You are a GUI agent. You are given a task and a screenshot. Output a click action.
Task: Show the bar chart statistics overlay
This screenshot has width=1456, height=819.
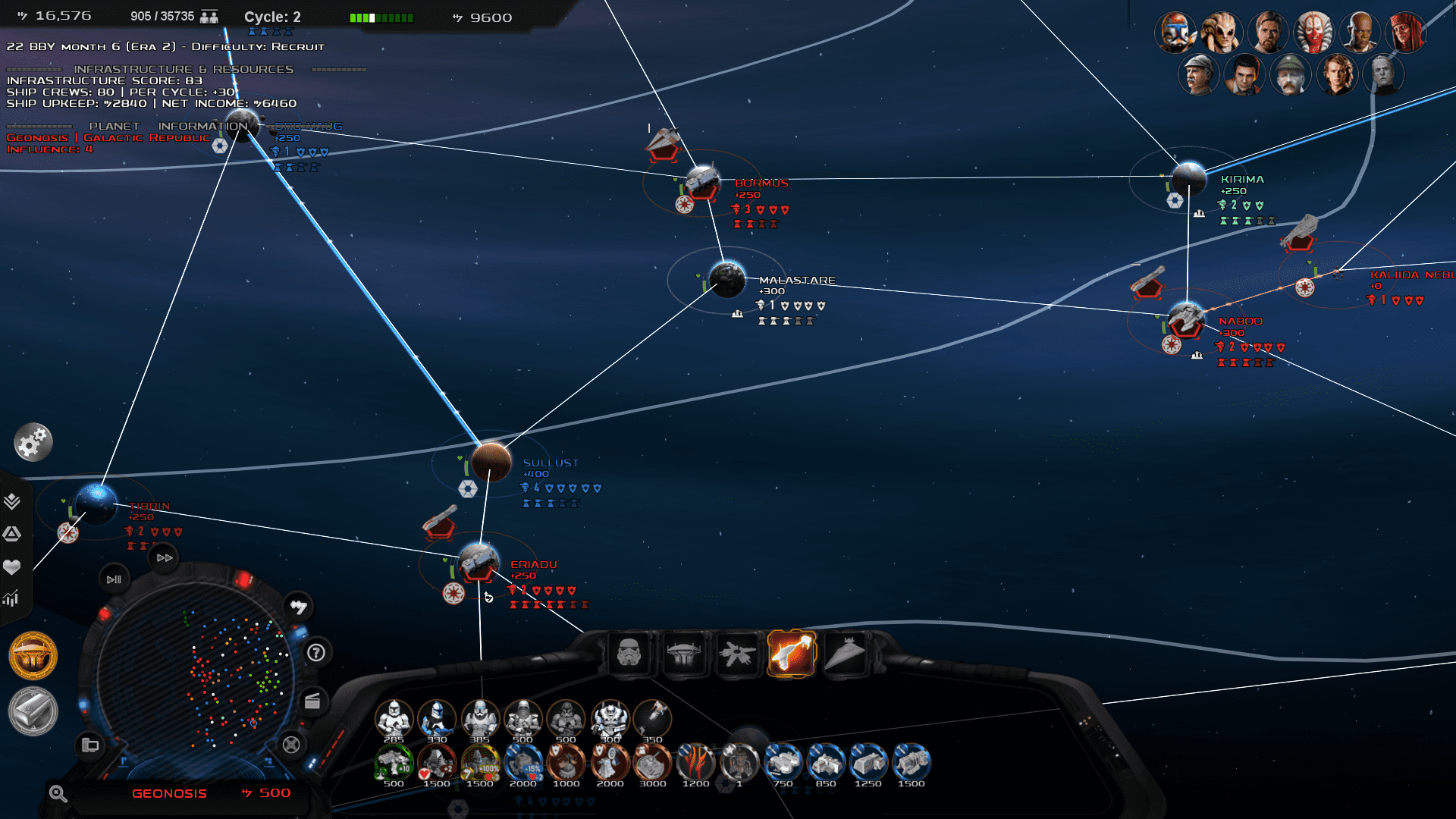[11, 599]
